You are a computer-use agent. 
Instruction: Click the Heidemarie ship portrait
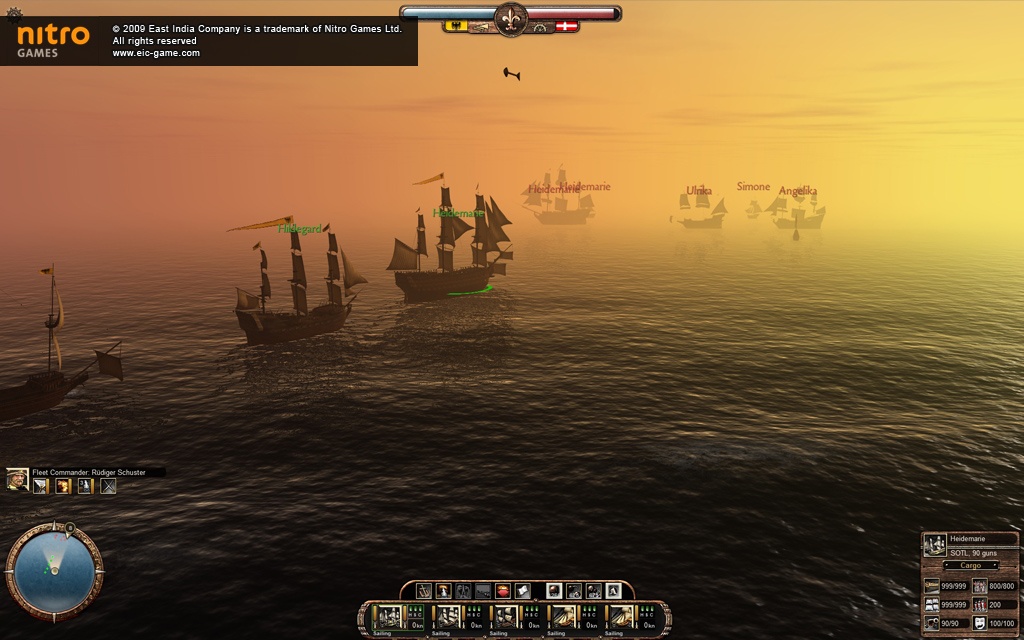click(935, 545)
